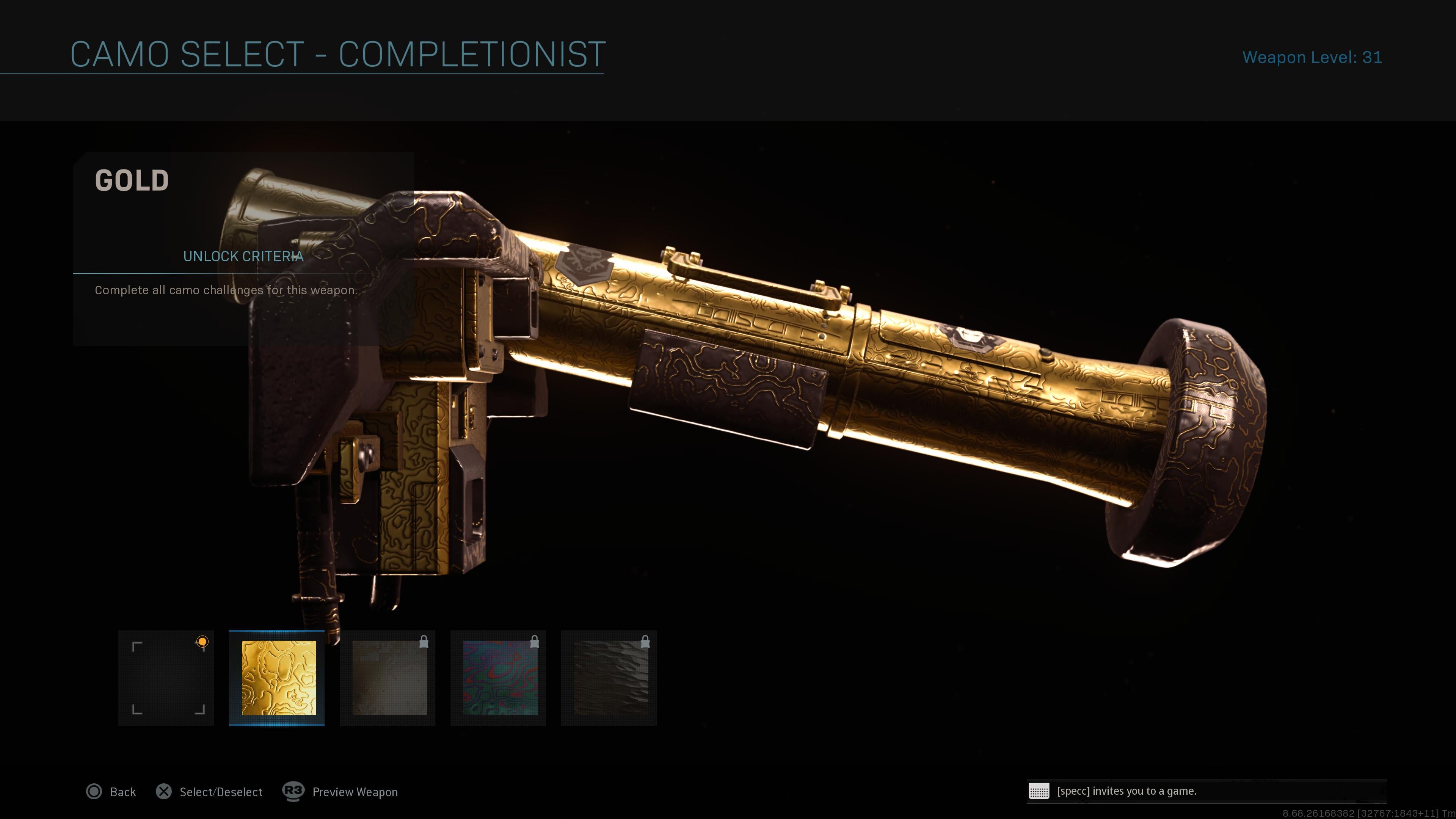Open Preview Weapon view
Image resolution: width=1456 pixels, height=819 pixels.
(341, 792)
